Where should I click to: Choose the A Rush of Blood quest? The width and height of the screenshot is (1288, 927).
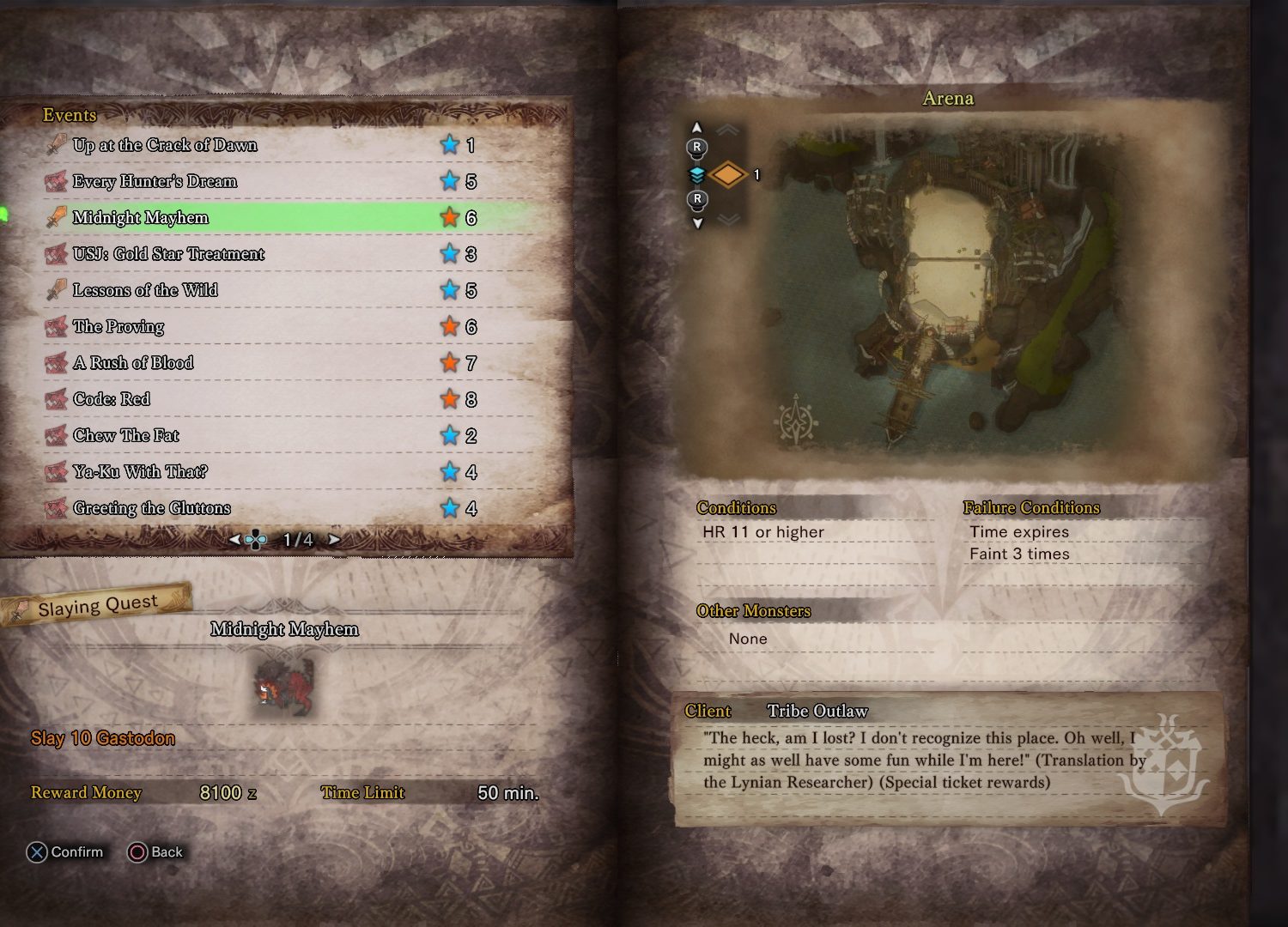coord(133,363)
